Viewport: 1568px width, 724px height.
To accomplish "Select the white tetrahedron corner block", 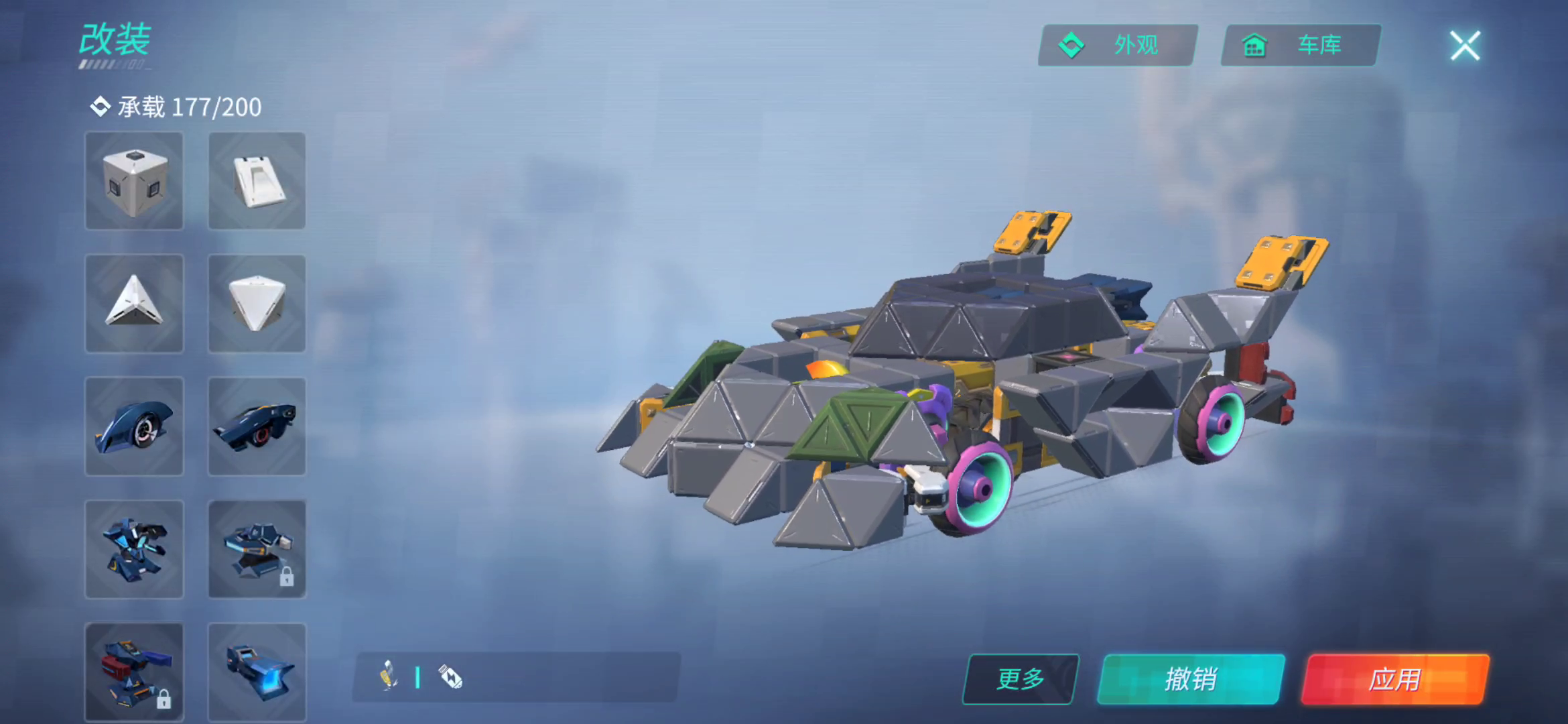I will pos(257,304).
